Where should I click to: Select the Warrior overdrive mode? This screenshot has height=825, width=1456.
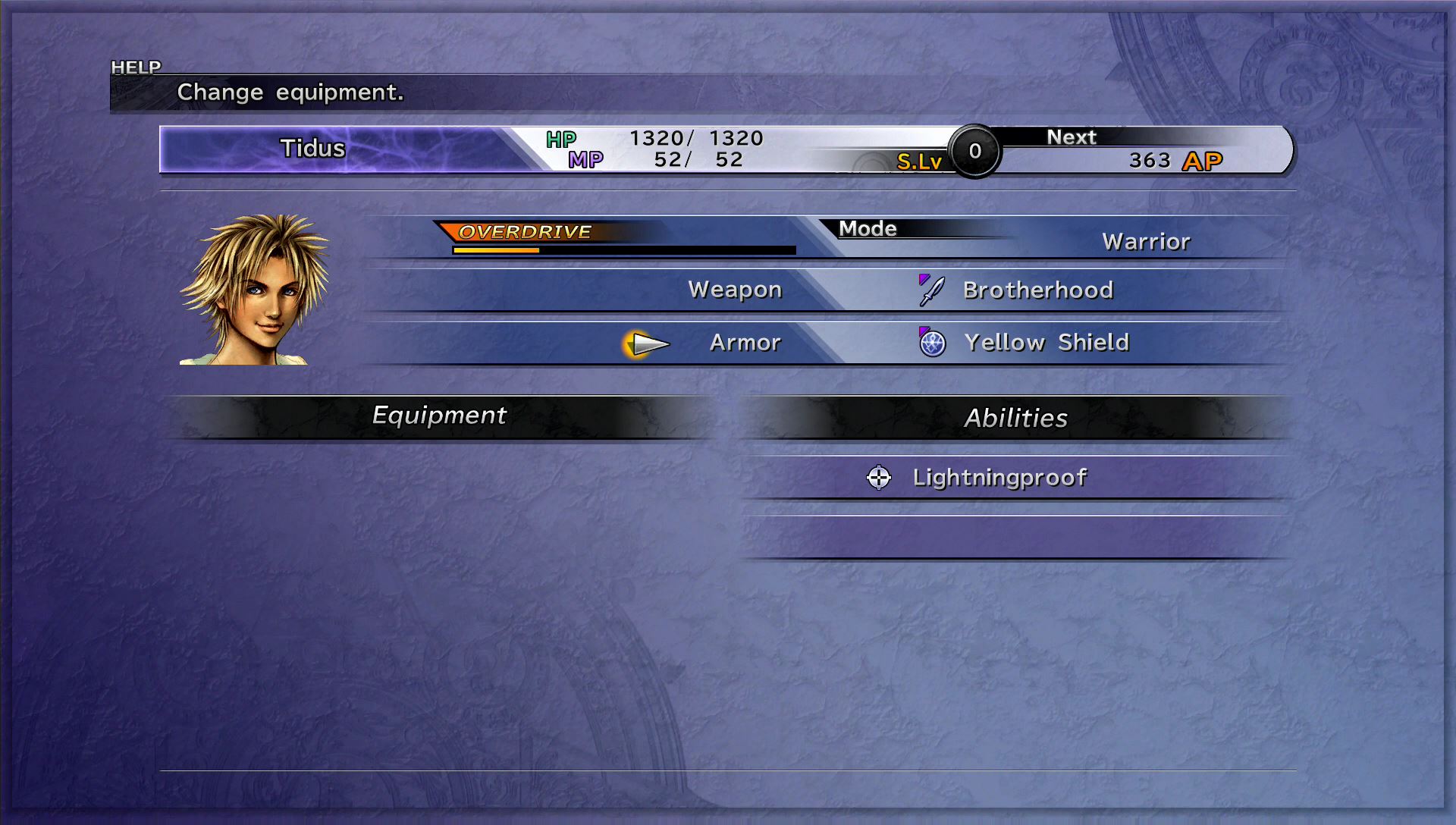pos(1145,242)
